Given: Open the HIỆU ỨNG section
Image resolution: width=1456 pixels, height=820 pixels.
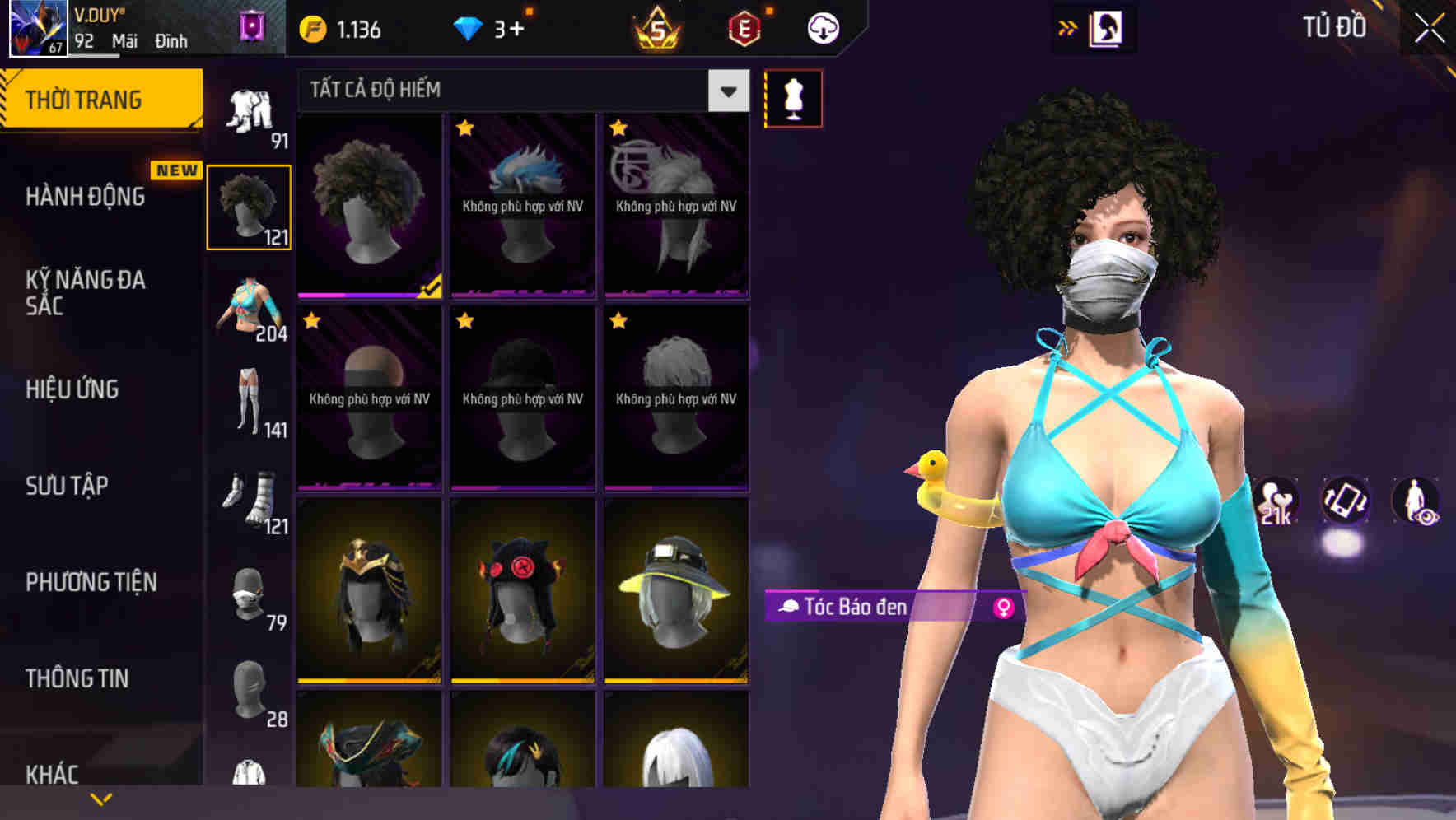Looking at the screenshot, I should tap(72, 389).
